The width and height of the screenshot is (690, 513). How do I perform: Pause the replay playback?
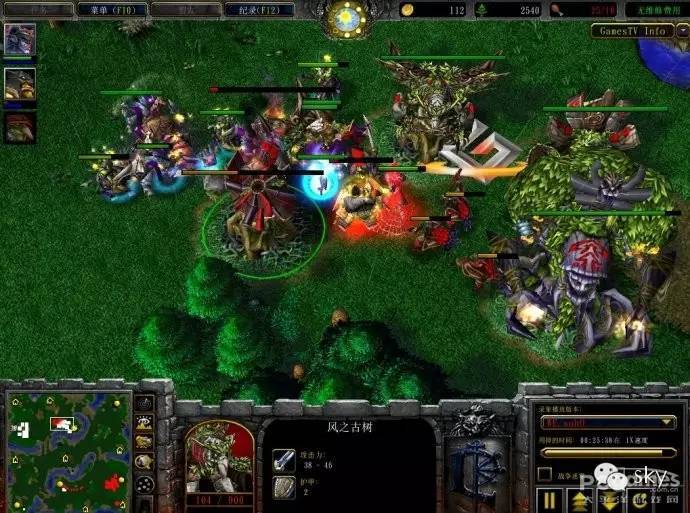coord(550,498)
